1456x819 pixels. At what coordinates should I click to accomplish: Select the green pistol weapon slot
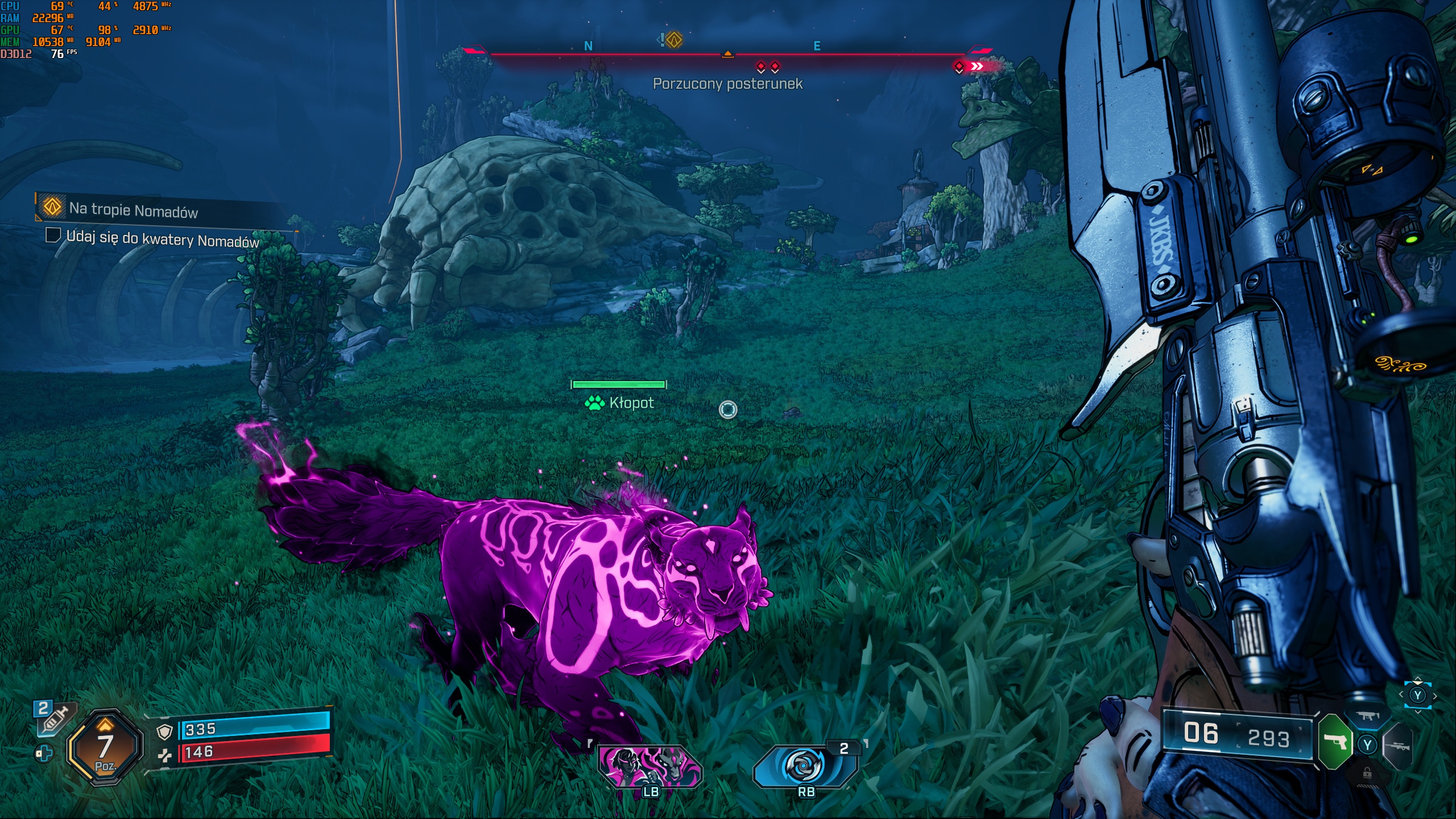pyautogui.click(x=1334, y=742)
